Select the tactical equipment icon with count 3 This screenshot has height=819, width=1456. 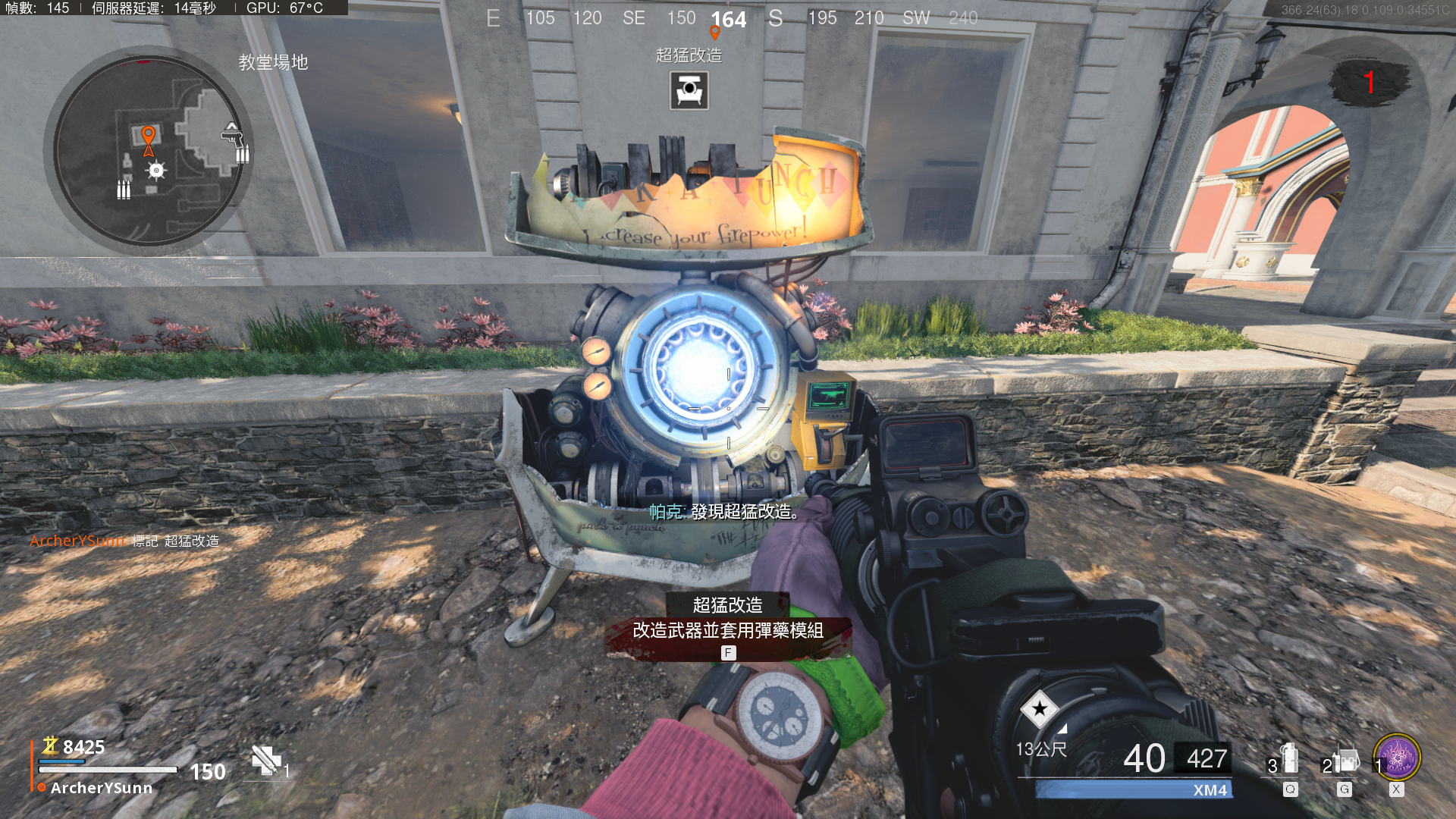click(1288, 761)
